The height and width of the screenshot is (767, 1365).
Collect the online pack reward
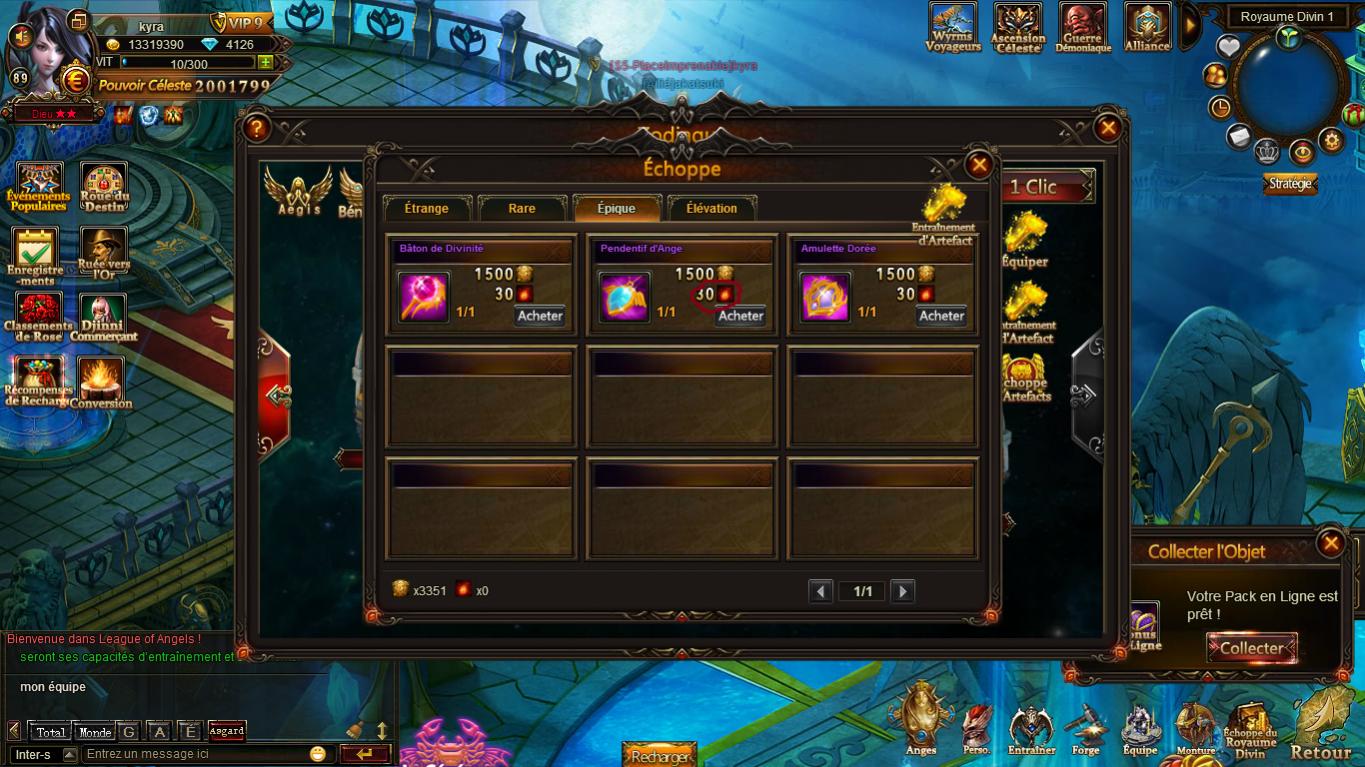tap(1251, 648)
